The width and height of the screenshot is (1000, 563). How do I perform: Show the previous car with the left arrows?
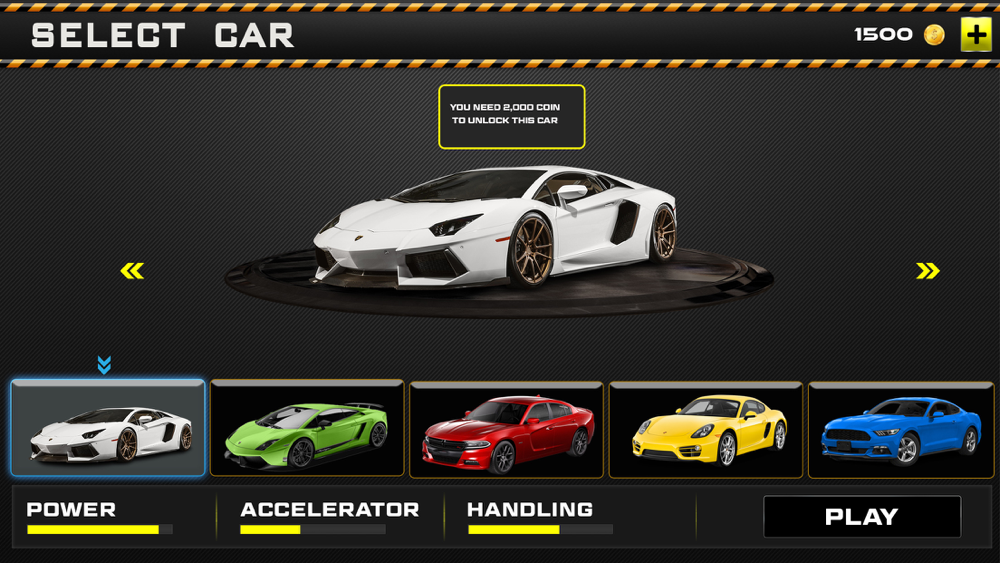[132, 271]
